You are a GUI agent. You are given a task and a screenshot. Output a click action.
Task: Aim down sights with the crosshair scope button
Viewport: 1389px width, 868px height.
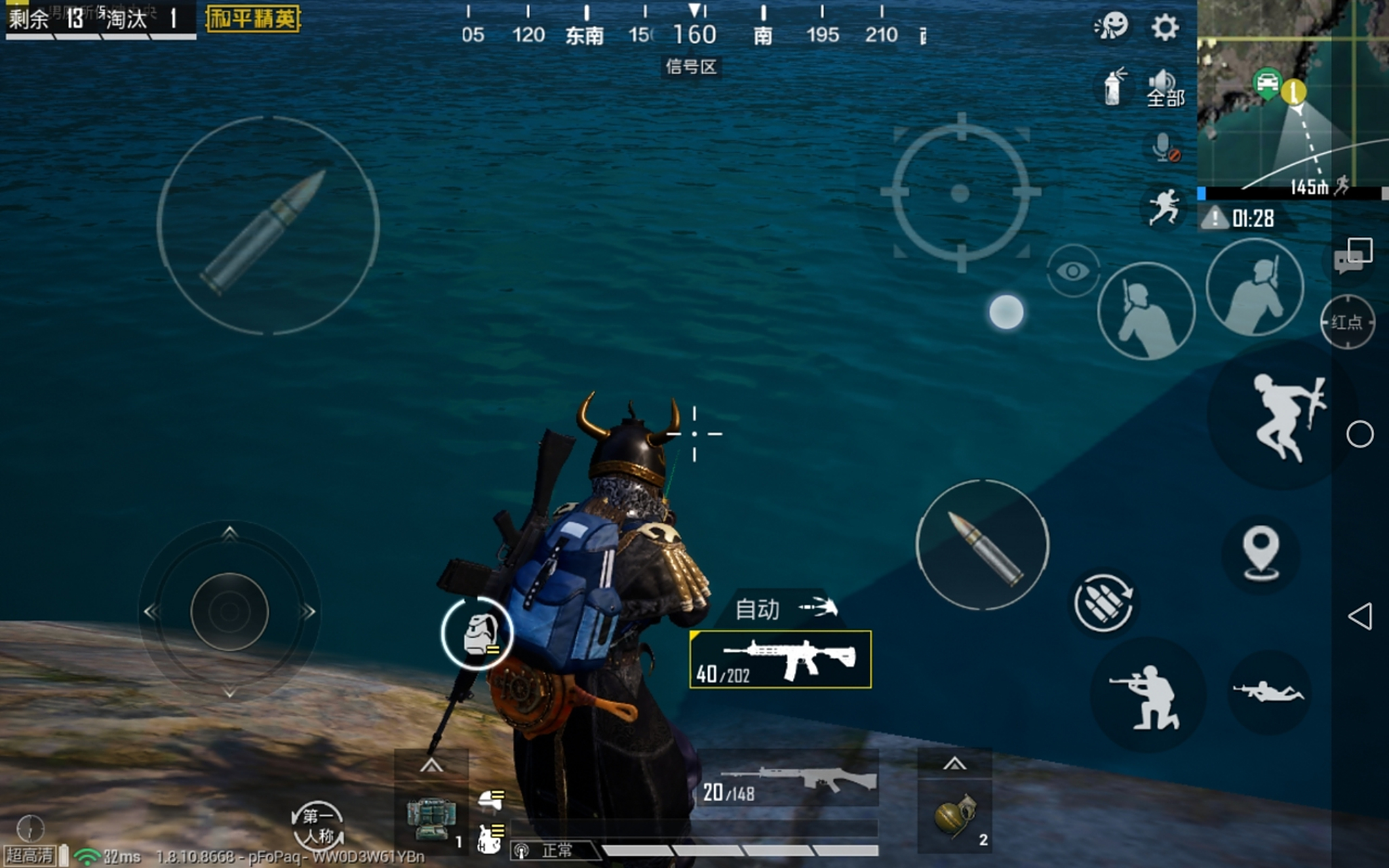(960, 193)
